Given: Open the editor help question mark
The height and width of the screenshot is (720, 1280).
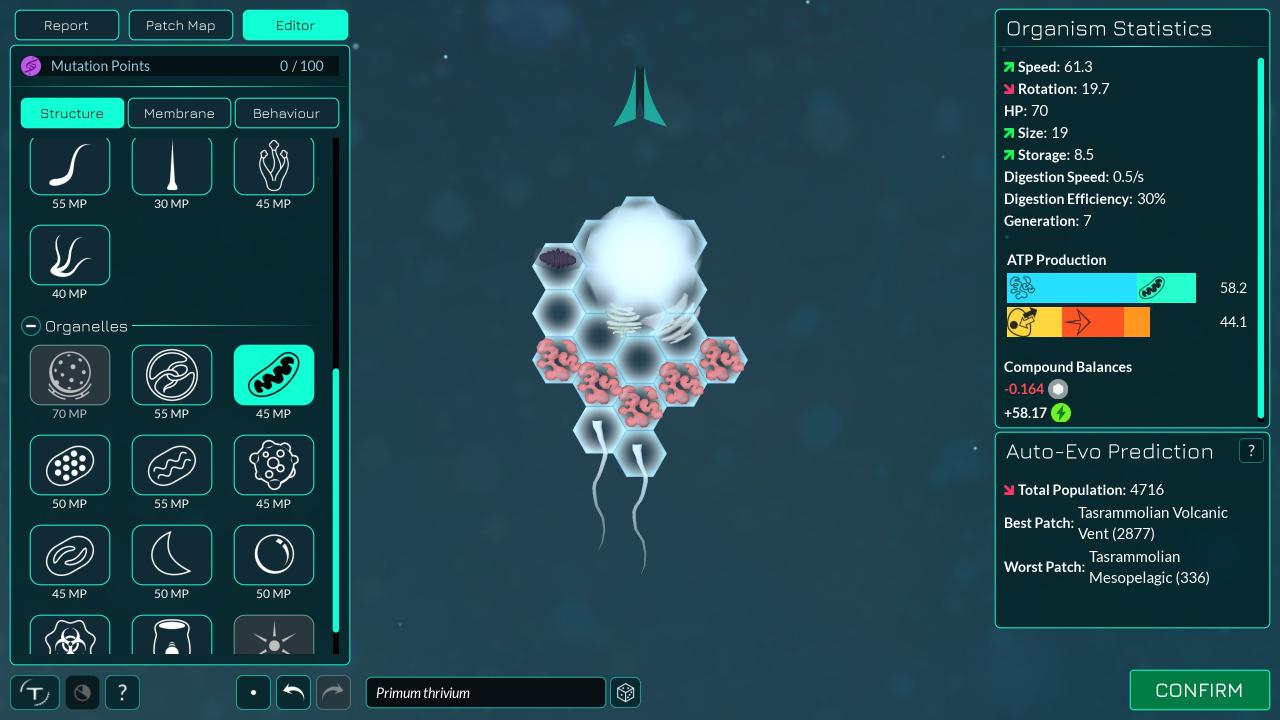Looking at the screenshot, I should tap(122, 692).
